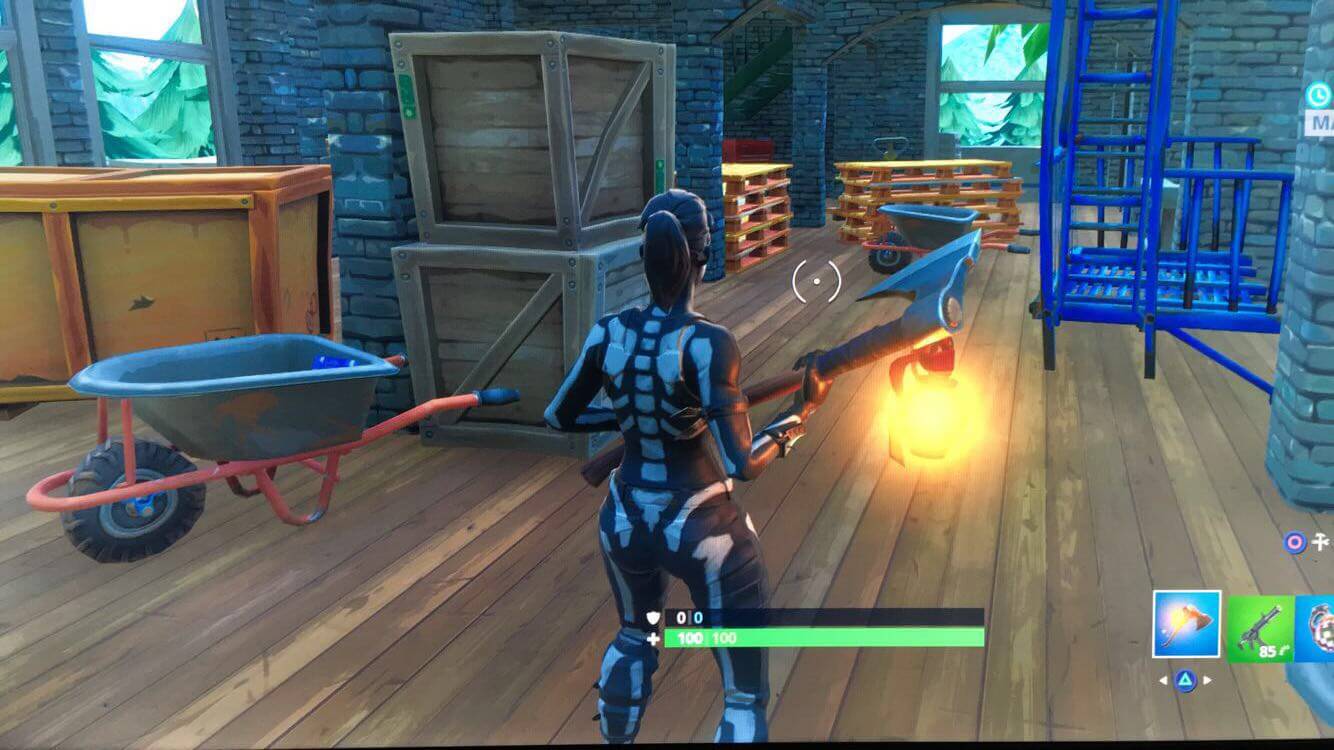Click the right arrow beside the Triangle prompt
1334x750 pixels.
(x=1209, y=681)
